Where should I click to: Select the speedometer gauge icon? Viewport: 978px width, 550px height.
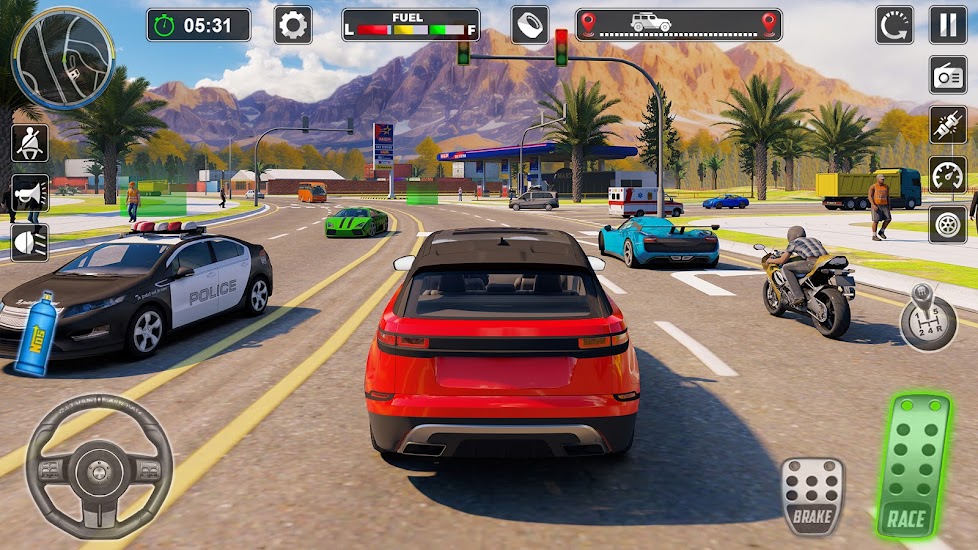point(947,175)
